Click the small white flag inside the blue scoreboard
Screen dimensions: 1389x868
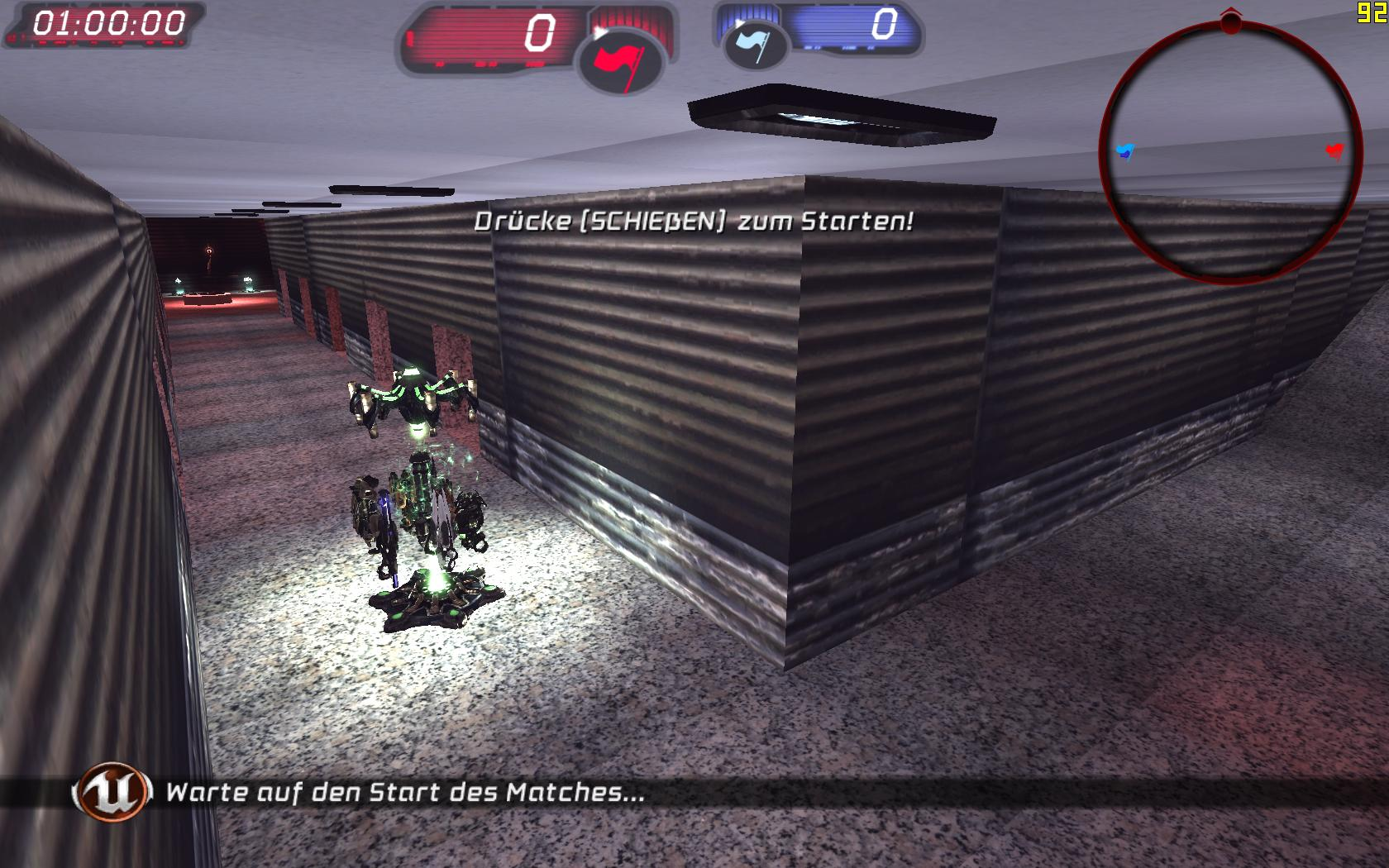(755, 44)
